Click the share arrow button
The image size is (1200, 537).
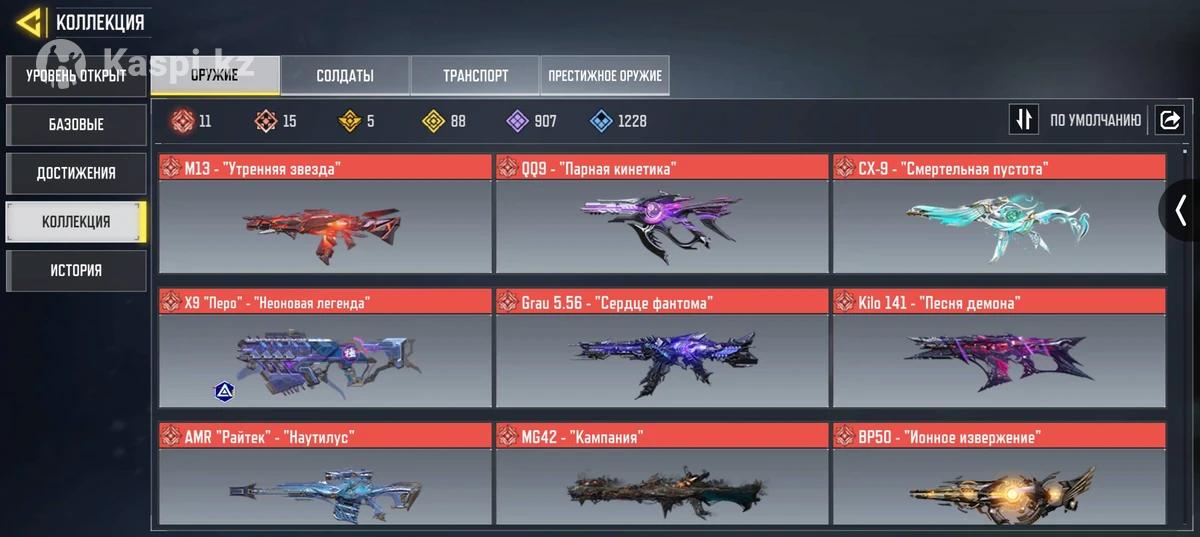coord(1169,120)
